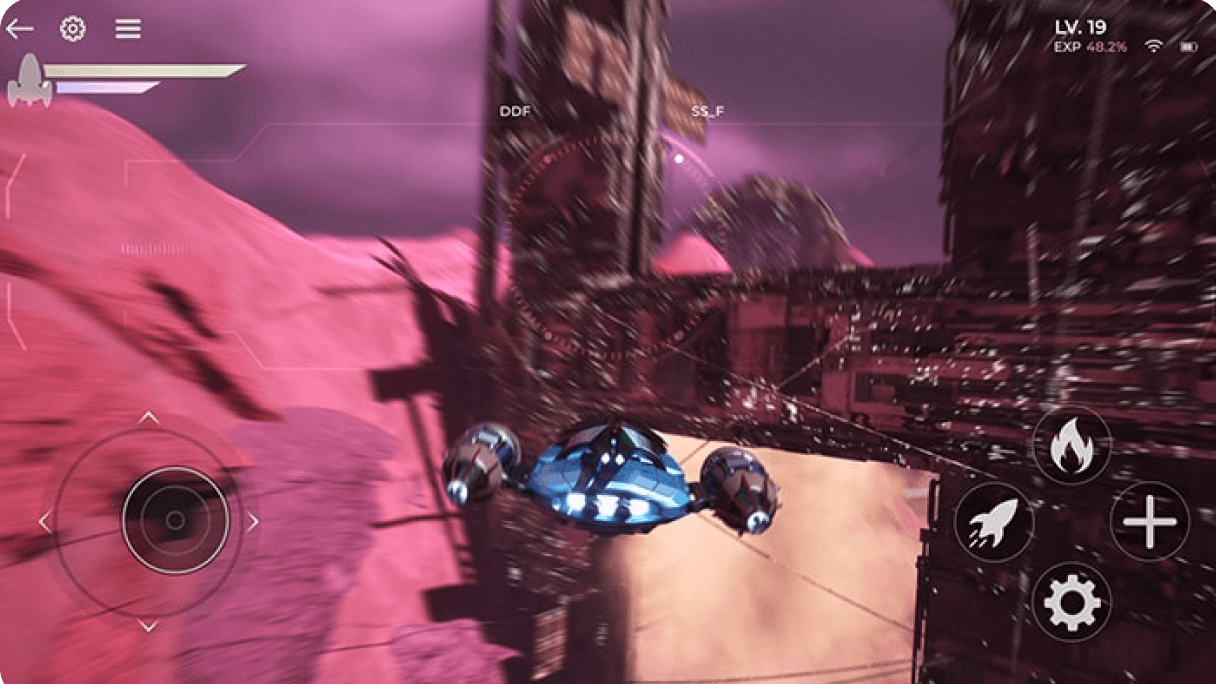The image size is (1216, 684).
Task: Activate the flame ability button
Action: pyautogui.click(x=1071, y=446)
